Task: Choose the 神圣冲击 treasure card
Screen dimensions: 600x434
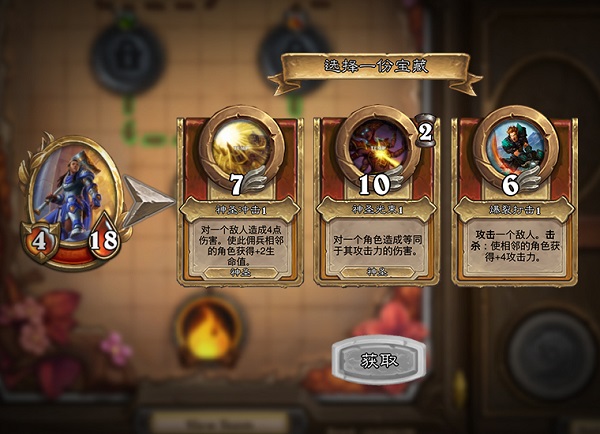Action: pos(239,200)
